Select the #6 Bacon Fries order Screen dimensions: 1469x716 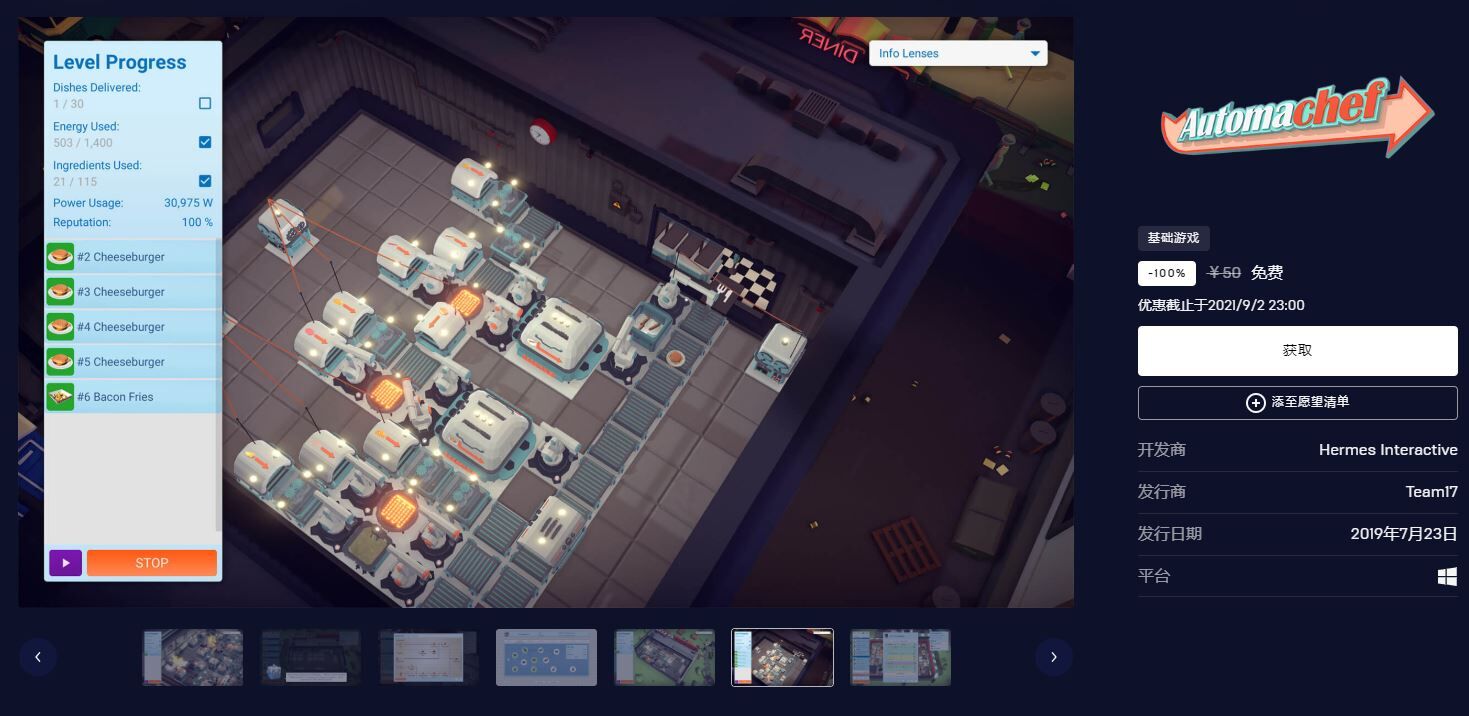(133, 397)
